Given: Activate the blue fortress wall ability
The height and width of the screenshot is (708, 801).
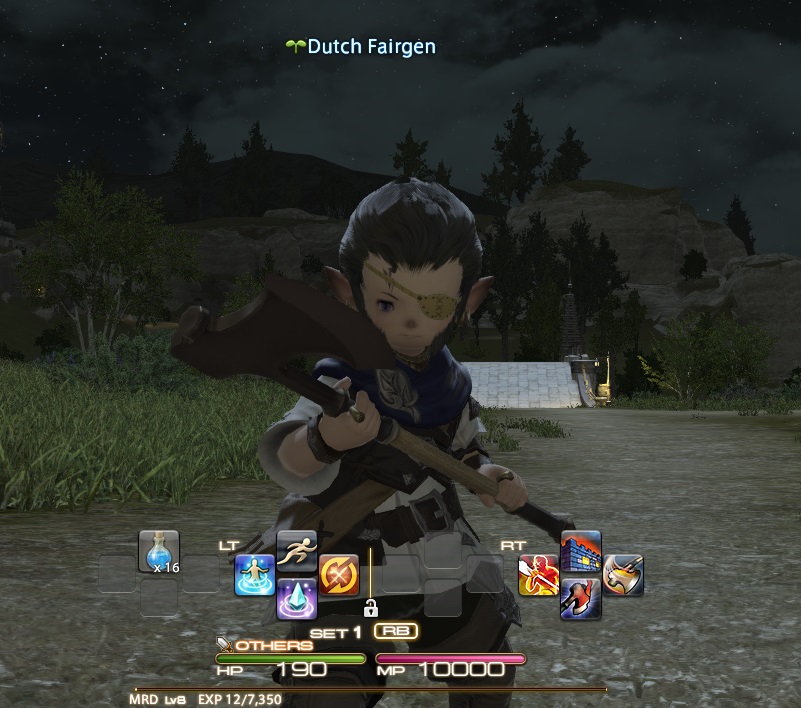Looking at the screenshot, I should [581, 551].
